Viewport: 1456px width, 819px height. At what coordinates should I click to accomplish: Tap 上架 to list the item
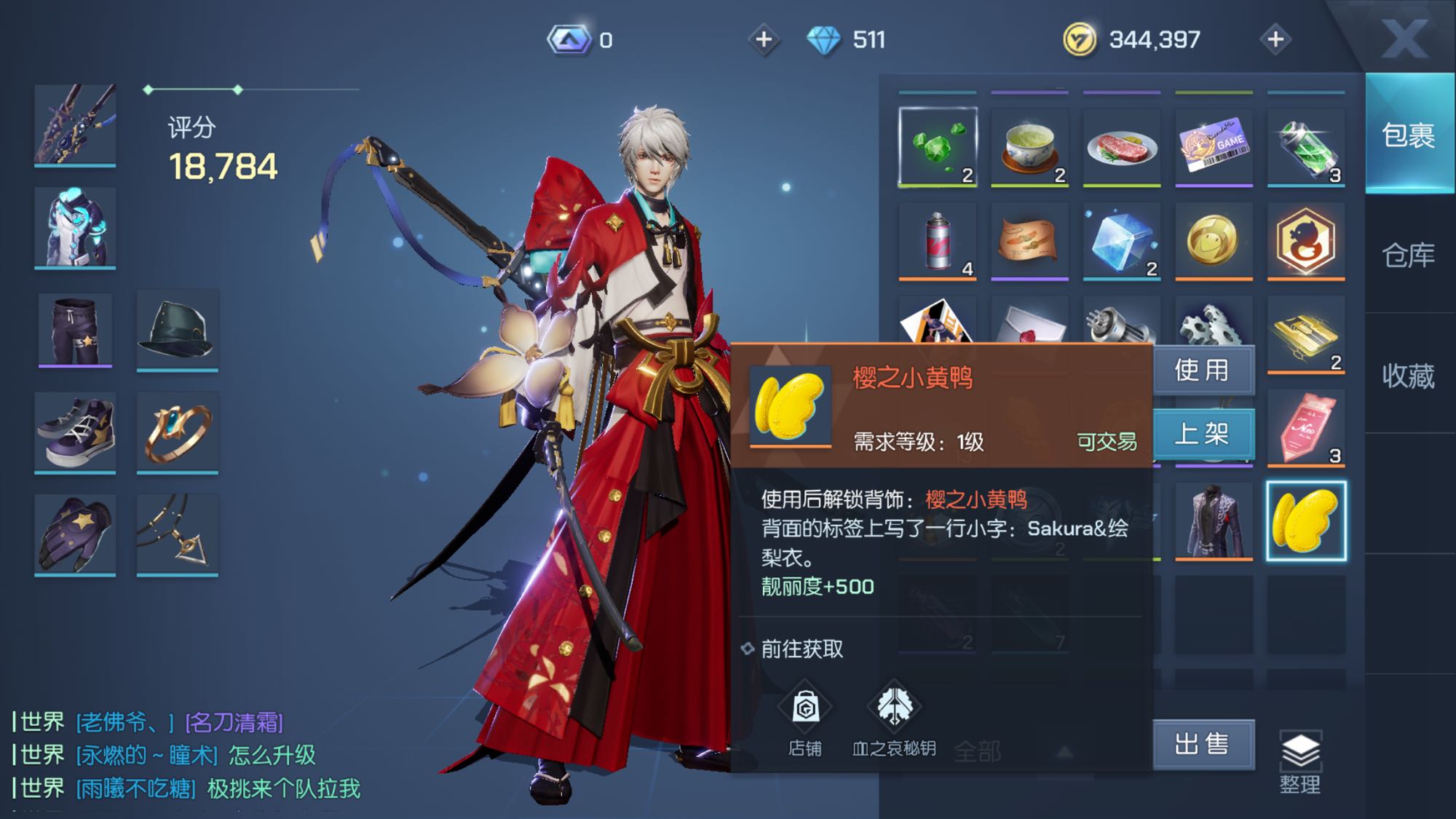[x=1203, y=434]
